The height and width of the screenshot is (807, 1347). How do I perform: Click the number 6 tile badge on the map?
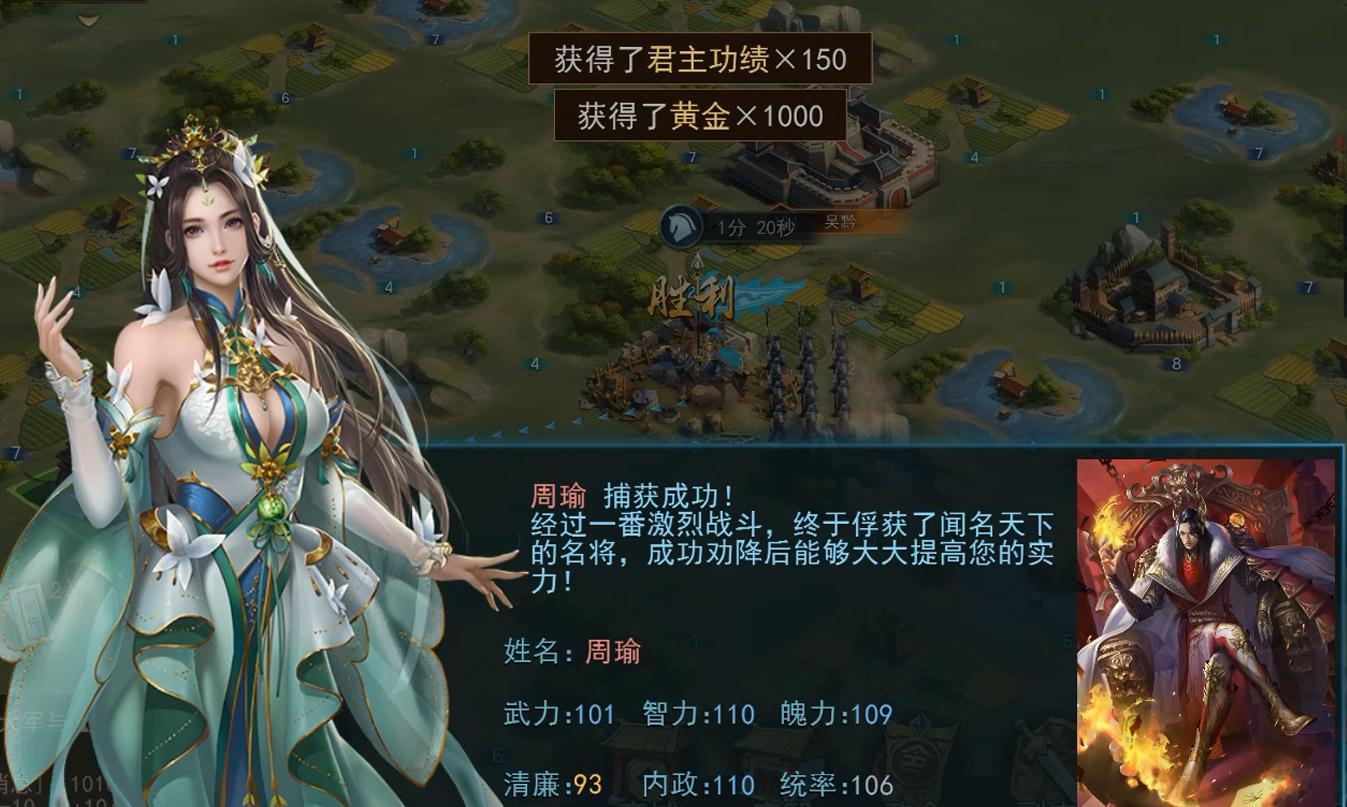point(547,215)
